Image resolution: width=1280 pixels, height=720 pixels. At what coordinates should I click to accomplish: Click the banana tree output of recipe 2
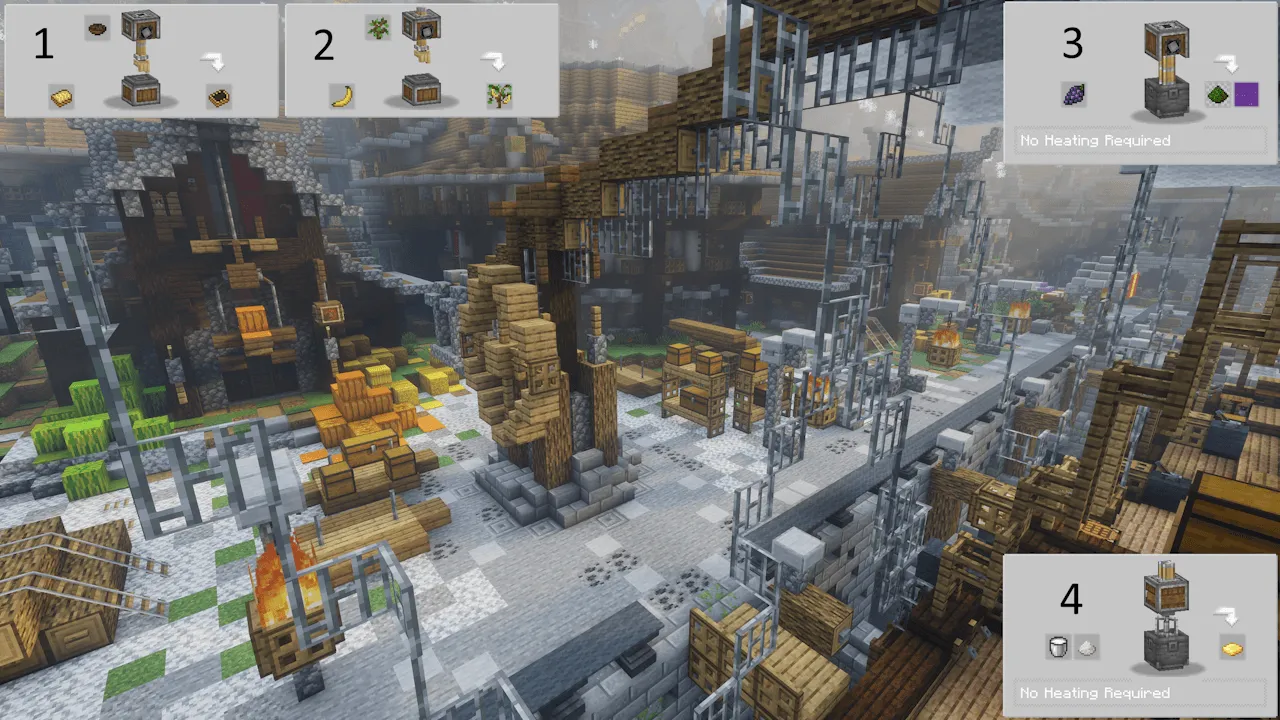coord(499,96)
